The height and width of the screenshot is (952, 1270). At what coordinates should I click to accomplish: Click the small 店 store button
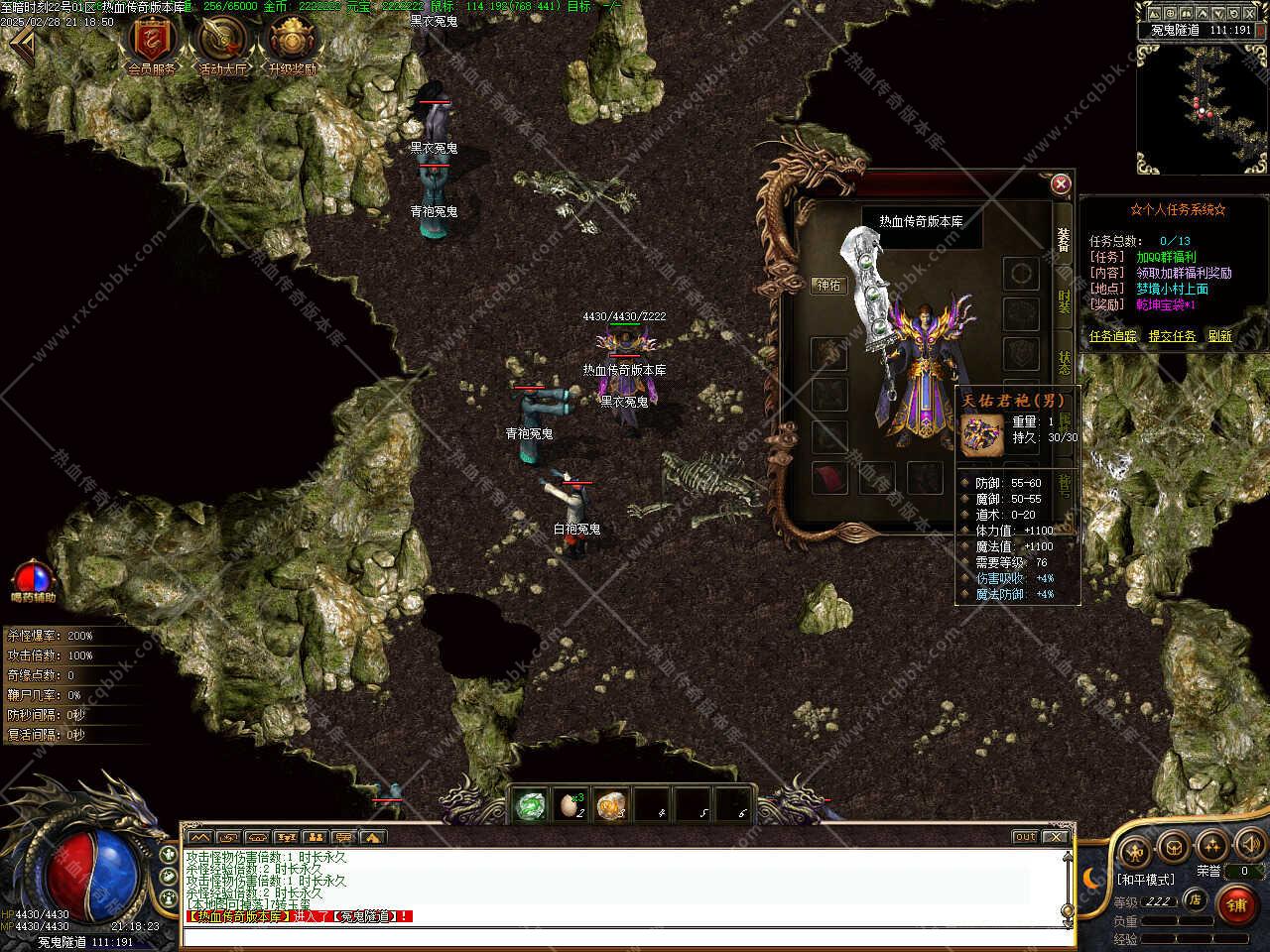coord(1197,900)
